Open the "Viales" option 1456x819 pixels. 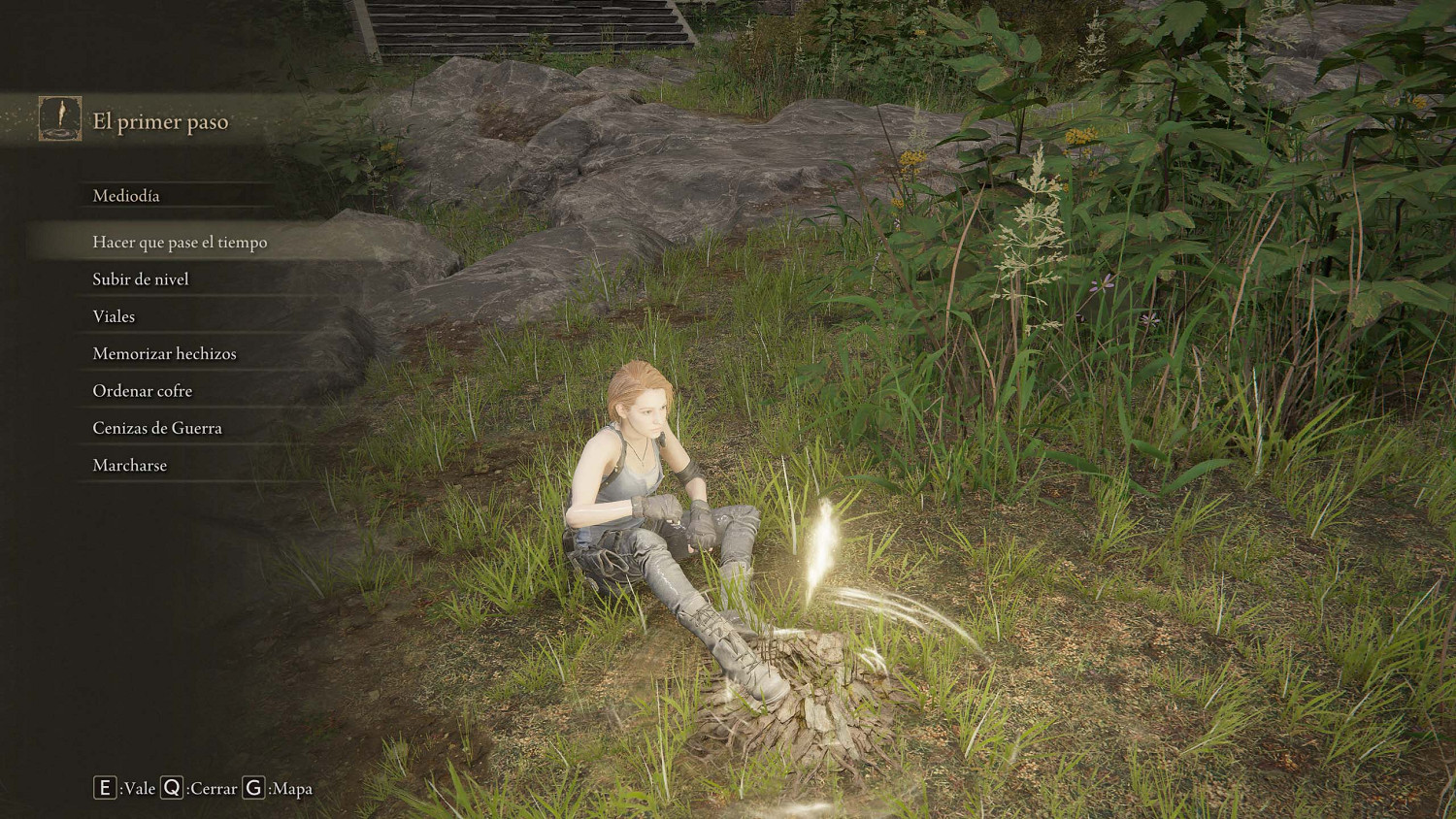click(114, 316)
